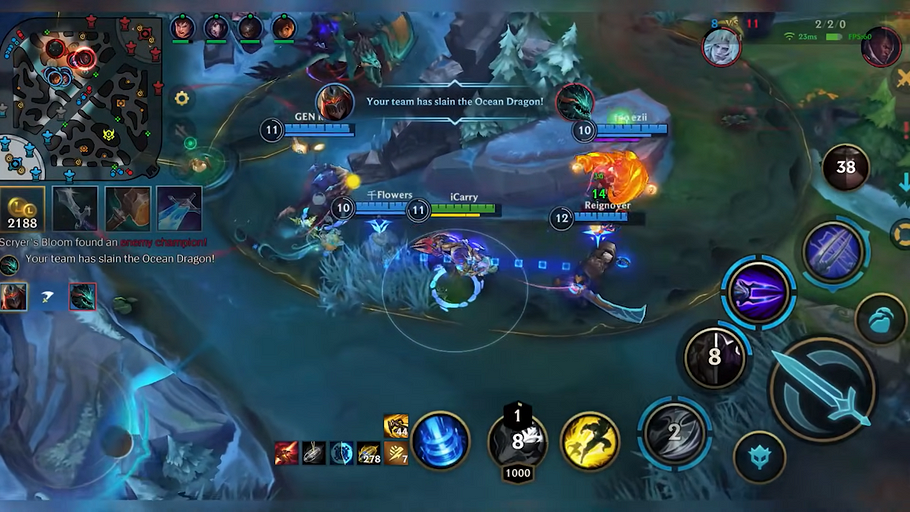Activate the blue fist button
Screen dimensions: 910x512
[880, 318]
